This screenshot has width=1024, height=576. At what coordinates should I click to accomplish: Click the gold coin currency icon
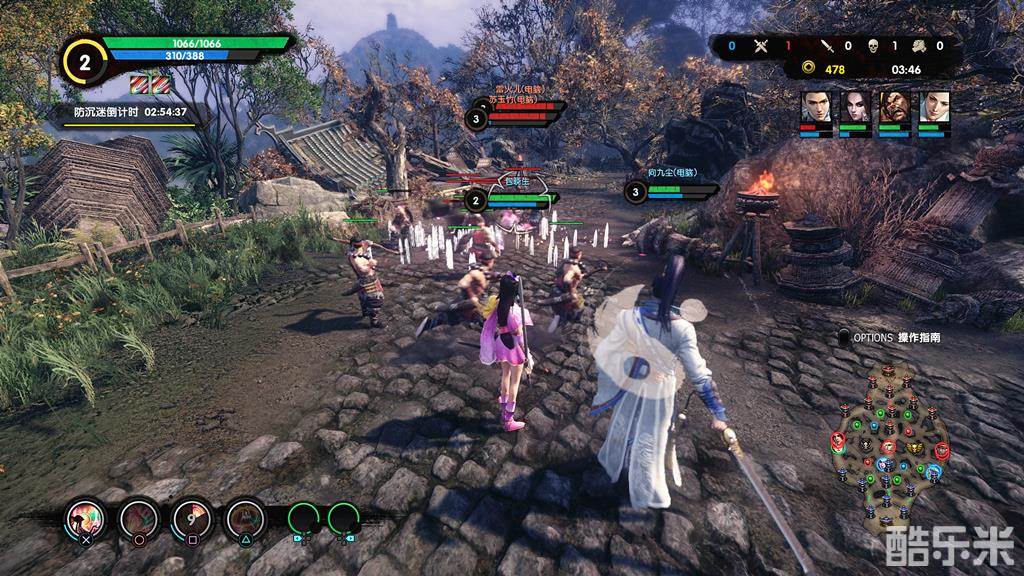[808, 69]
